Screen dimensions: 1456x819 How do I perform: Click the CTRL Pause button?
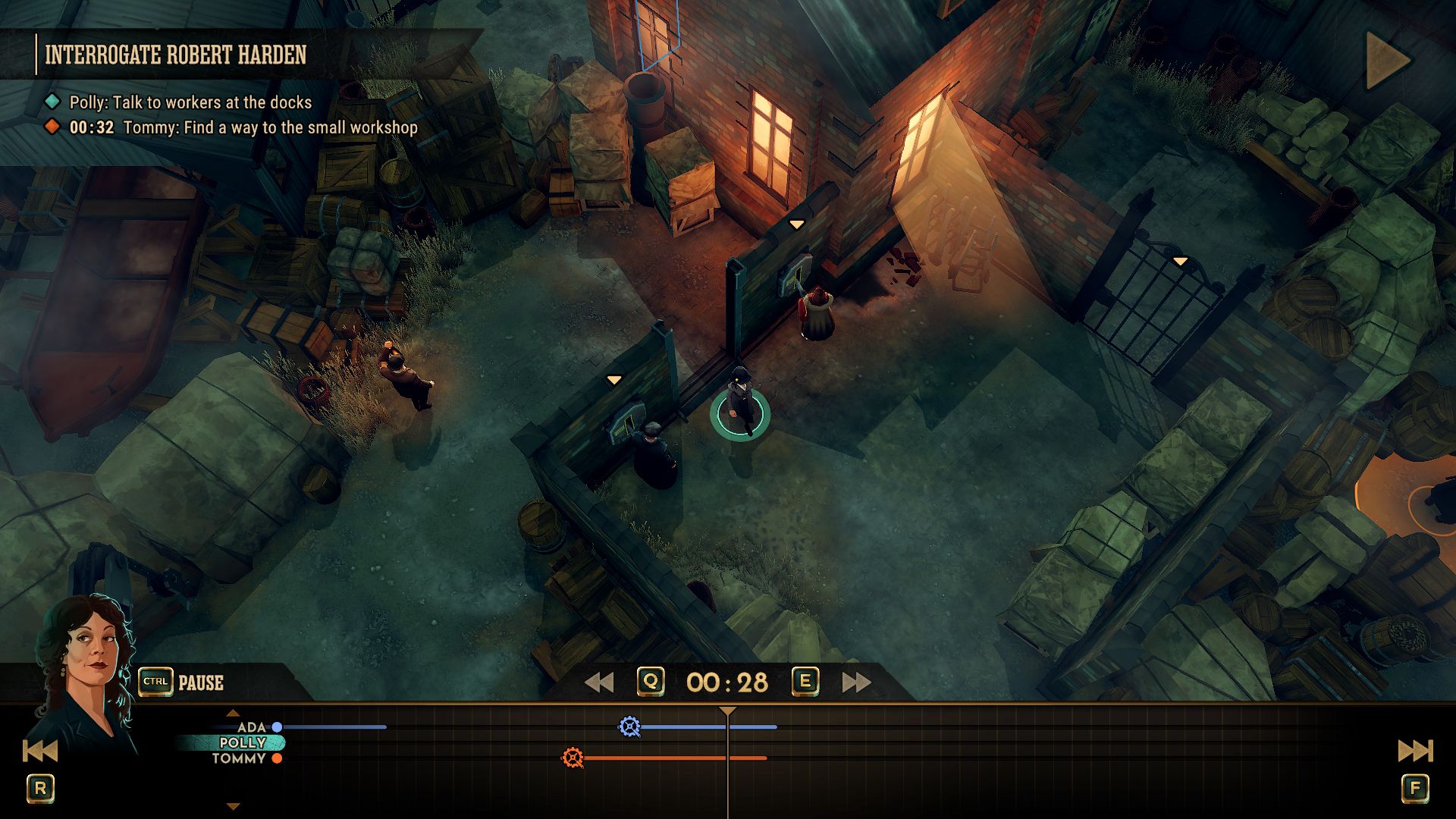coord(178,682)
